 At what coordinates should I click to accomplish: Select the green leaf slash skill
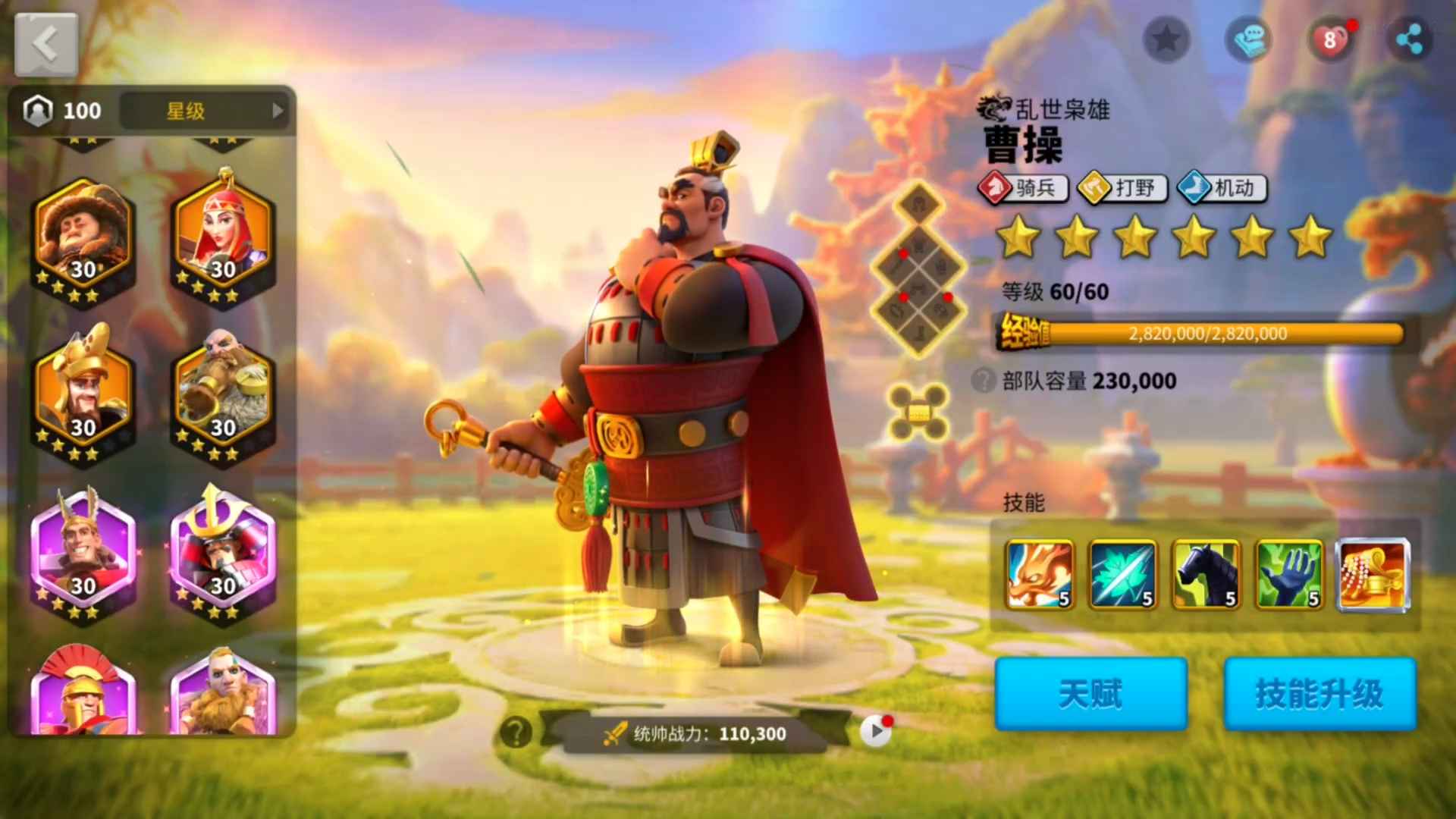[x=1122, y=575]
